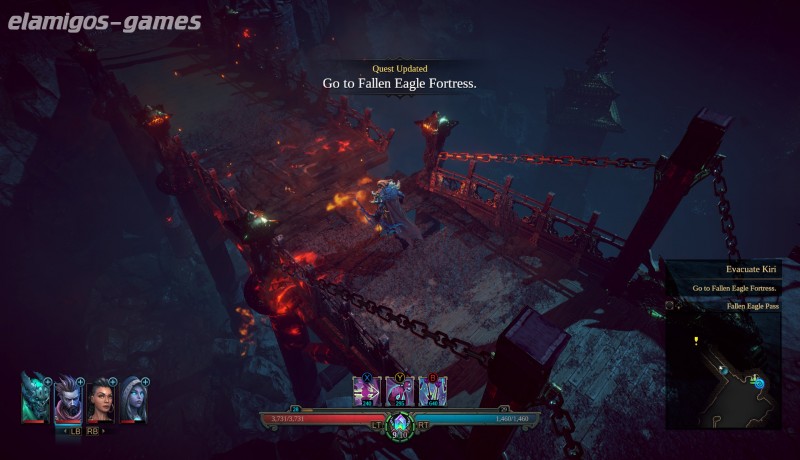
Task: Select the dark-haired woman party portrait
Action: coord(101,401)
